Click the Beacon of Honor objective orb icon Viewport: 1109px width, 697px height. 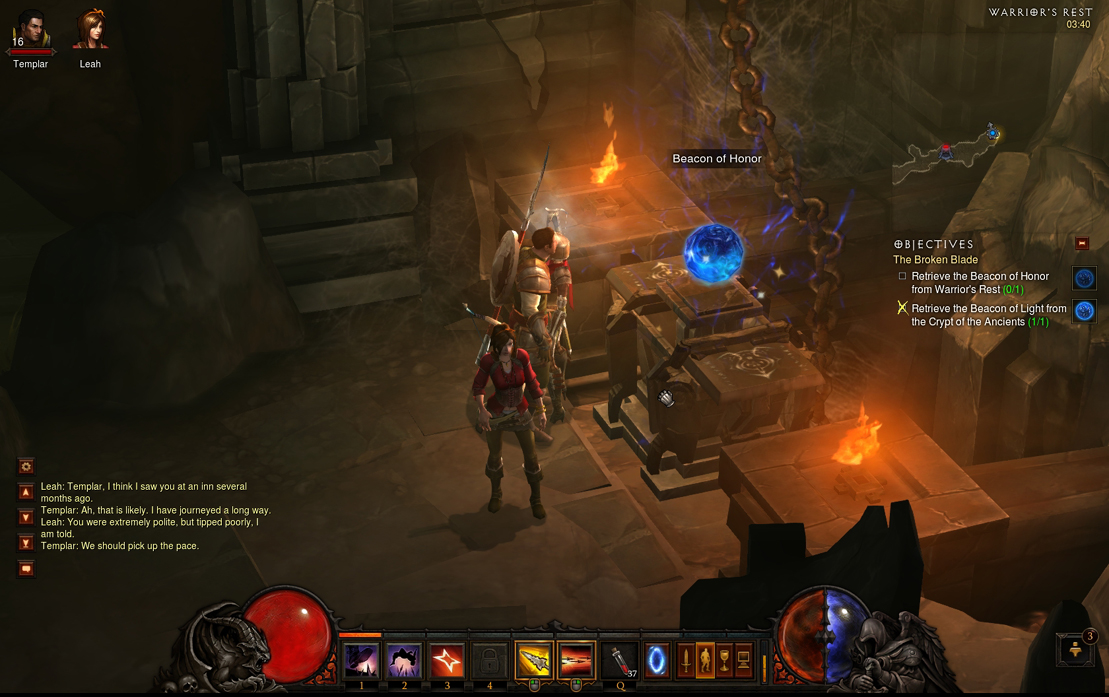click(1084, 278)
